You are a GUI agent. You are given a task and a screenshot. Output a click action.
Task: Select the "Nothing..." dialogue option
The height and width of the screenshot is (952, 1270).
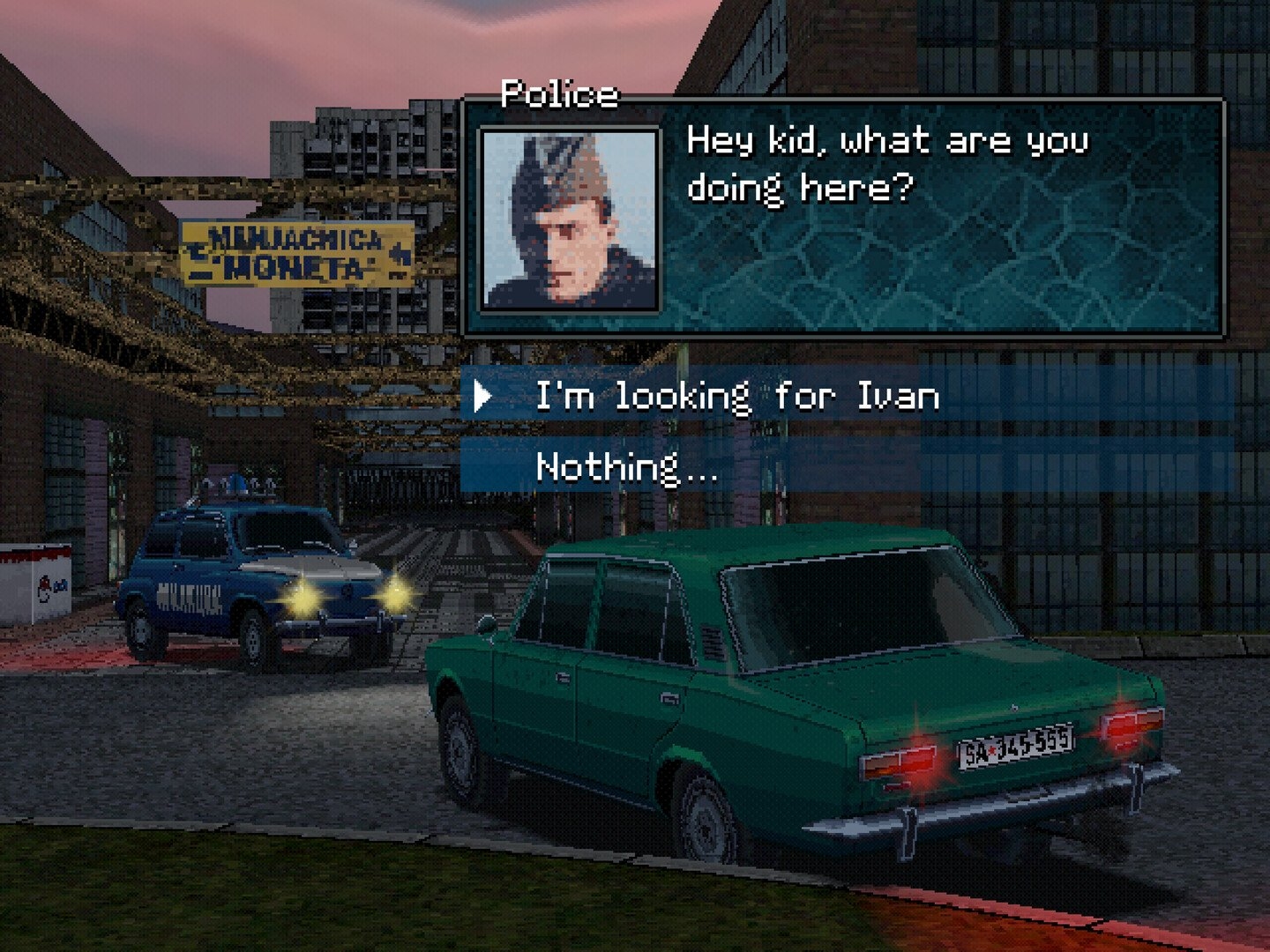[x=626, y=466]
